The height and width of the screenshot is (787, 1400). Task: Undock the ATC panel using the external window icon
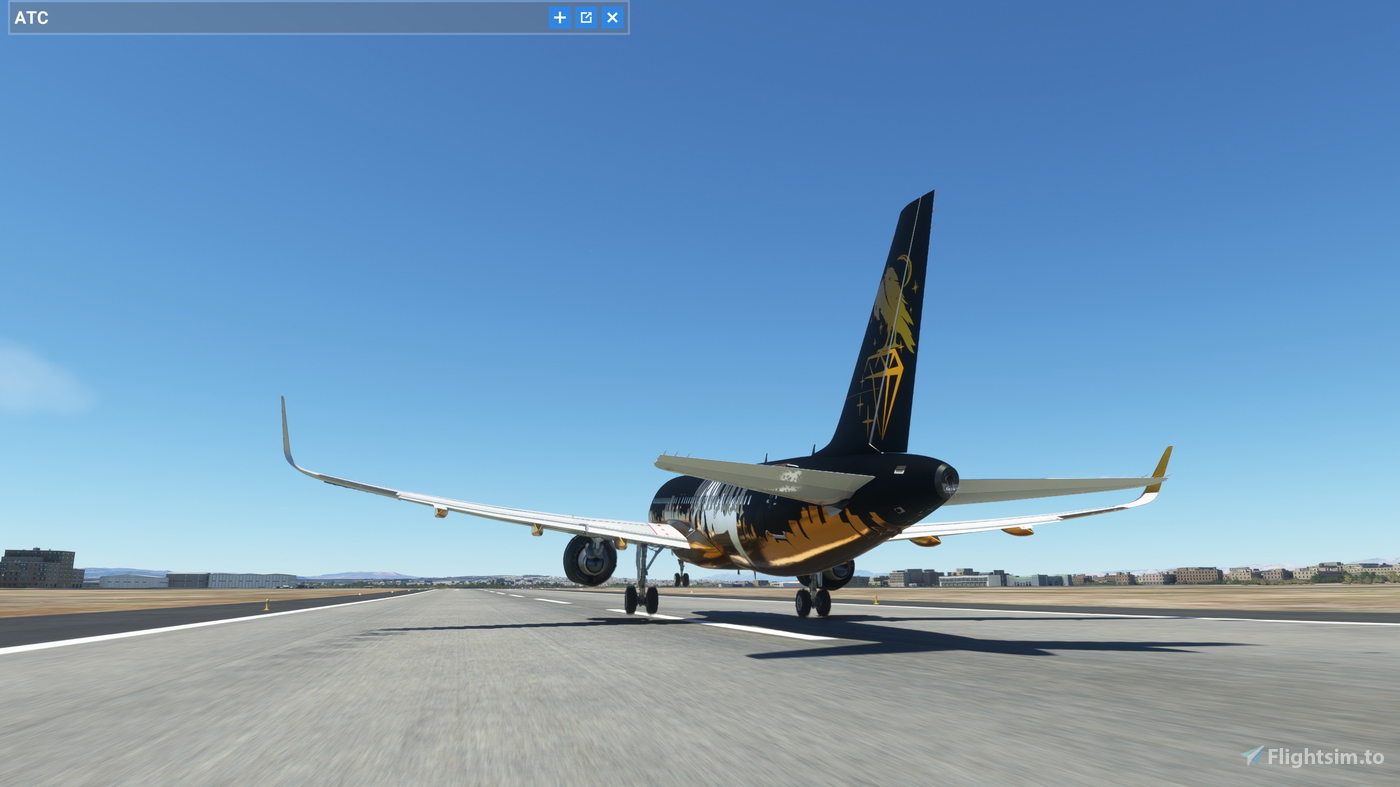click(585, 17)
